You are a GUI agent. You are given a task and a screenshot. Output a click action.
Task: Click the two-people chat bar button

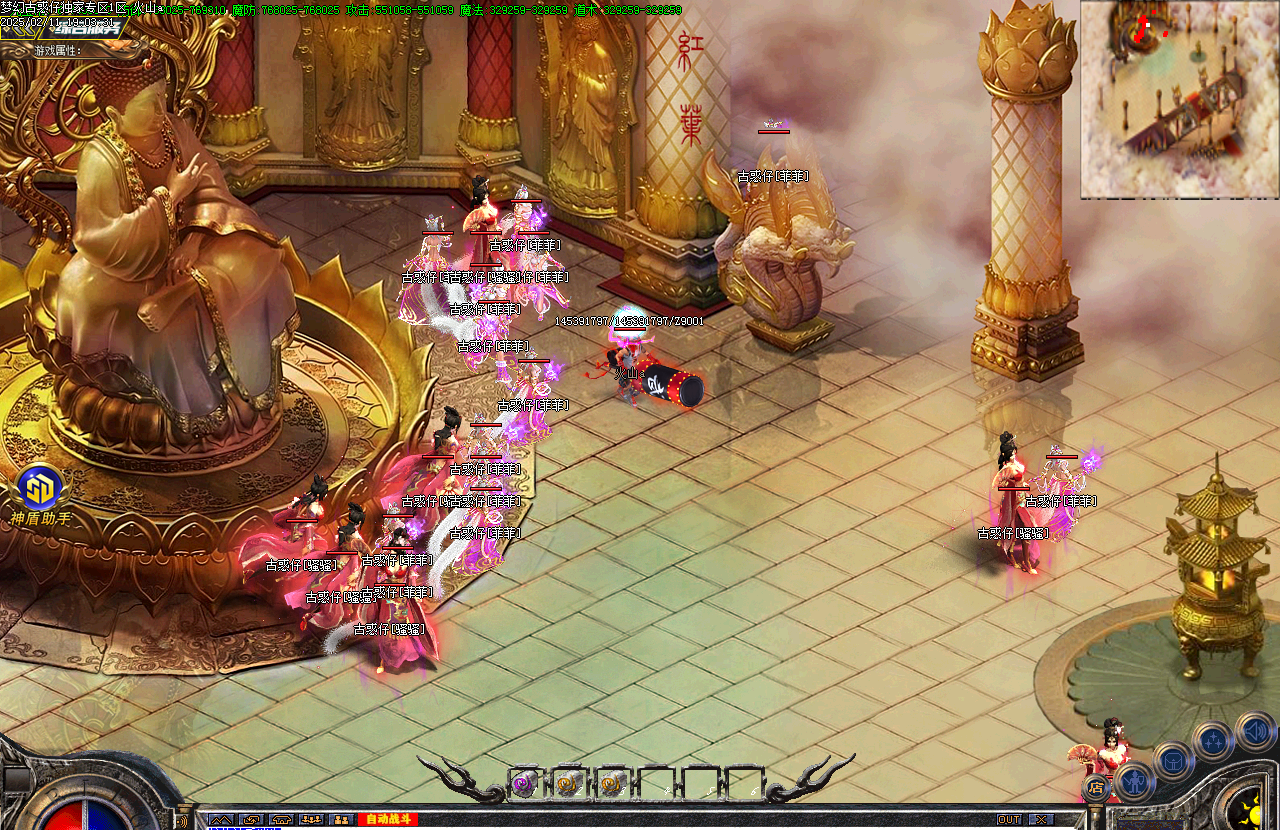click(341, 820)
